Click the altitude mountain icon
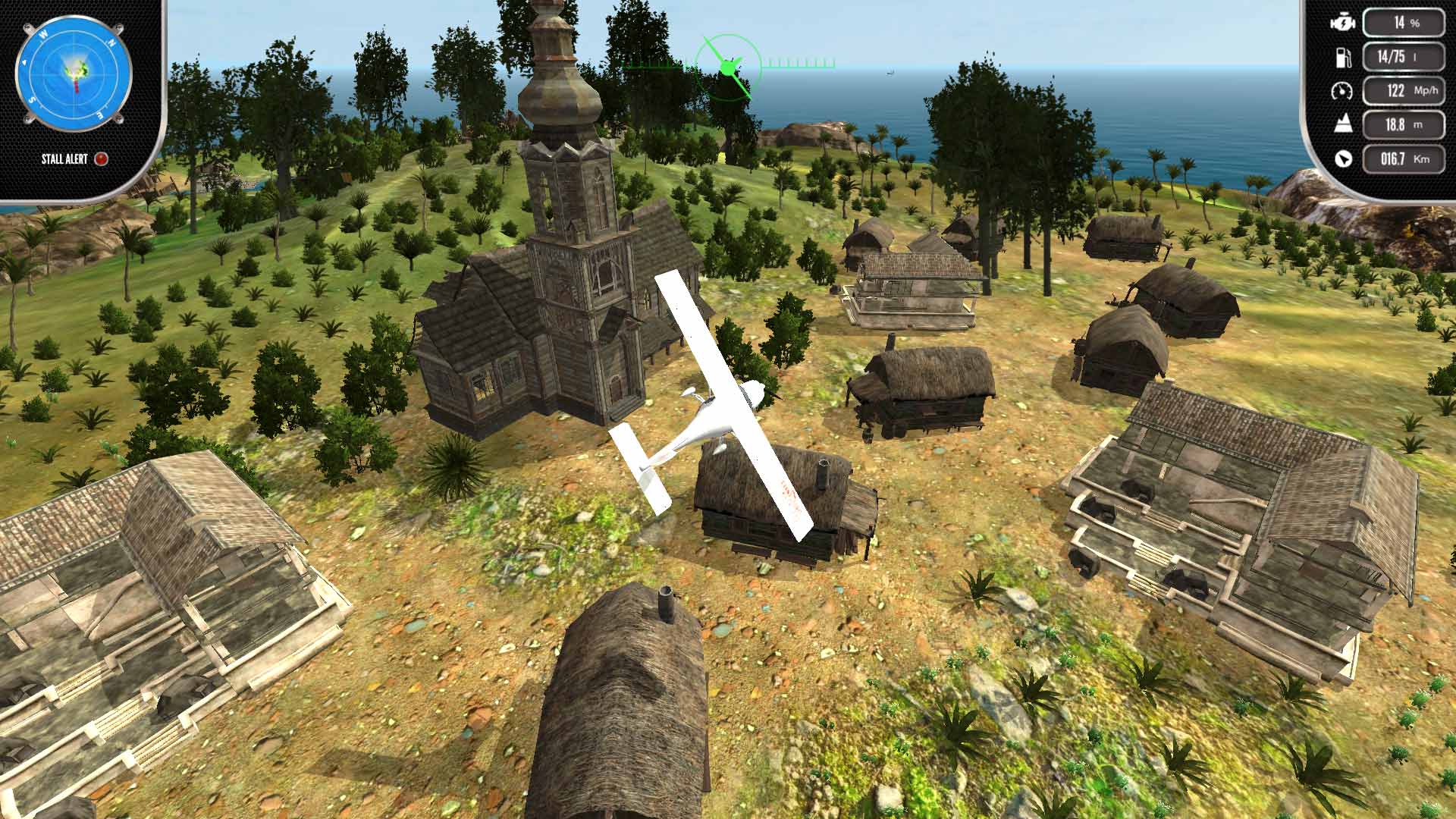The height and width of the screenshot is (819, 1456). (x=1343, y=124)
